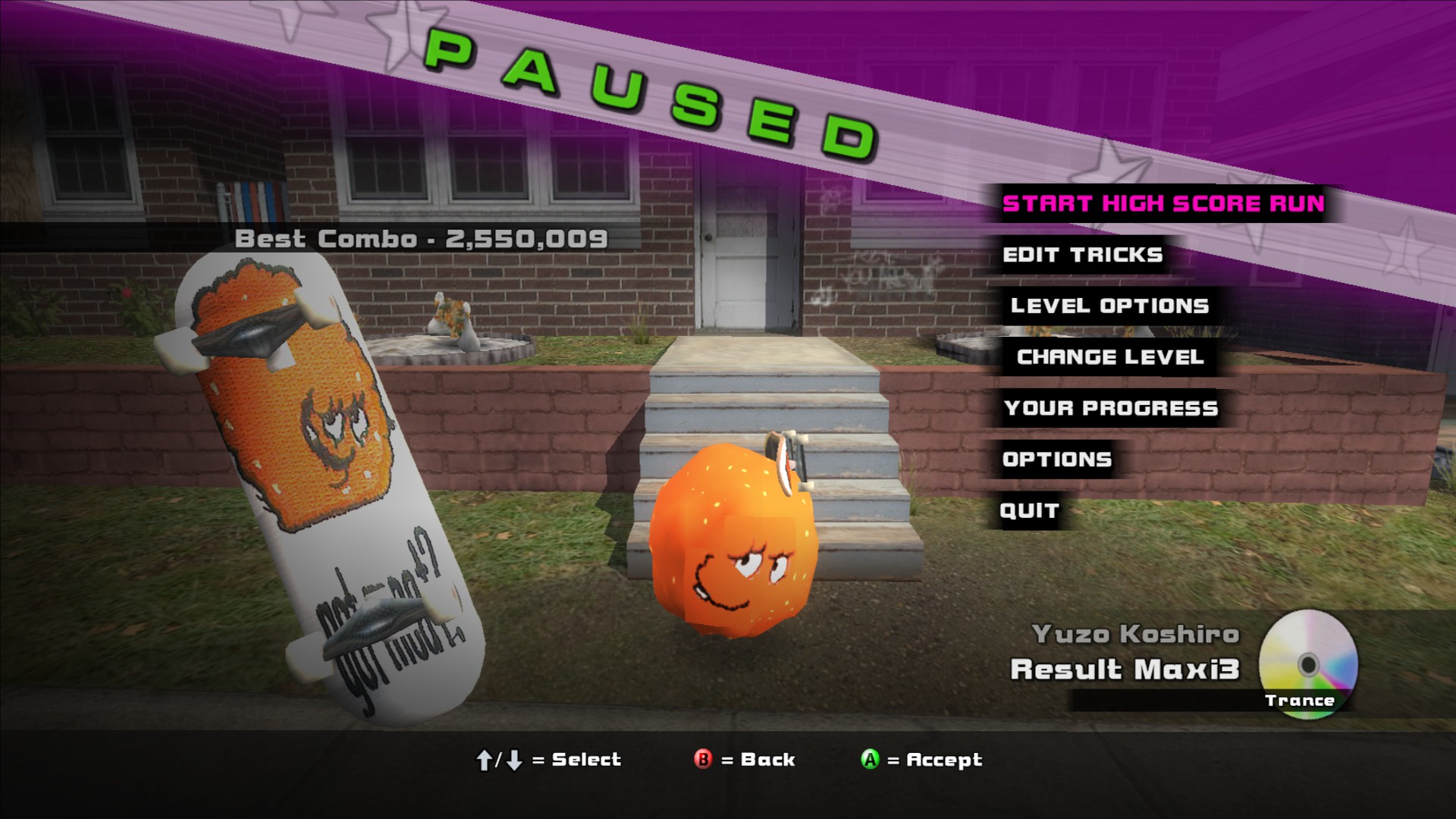Image resolution: width=1456 pixels, height=819 pixels.
Task: Select the Change Level entry
Action: 1109,357
